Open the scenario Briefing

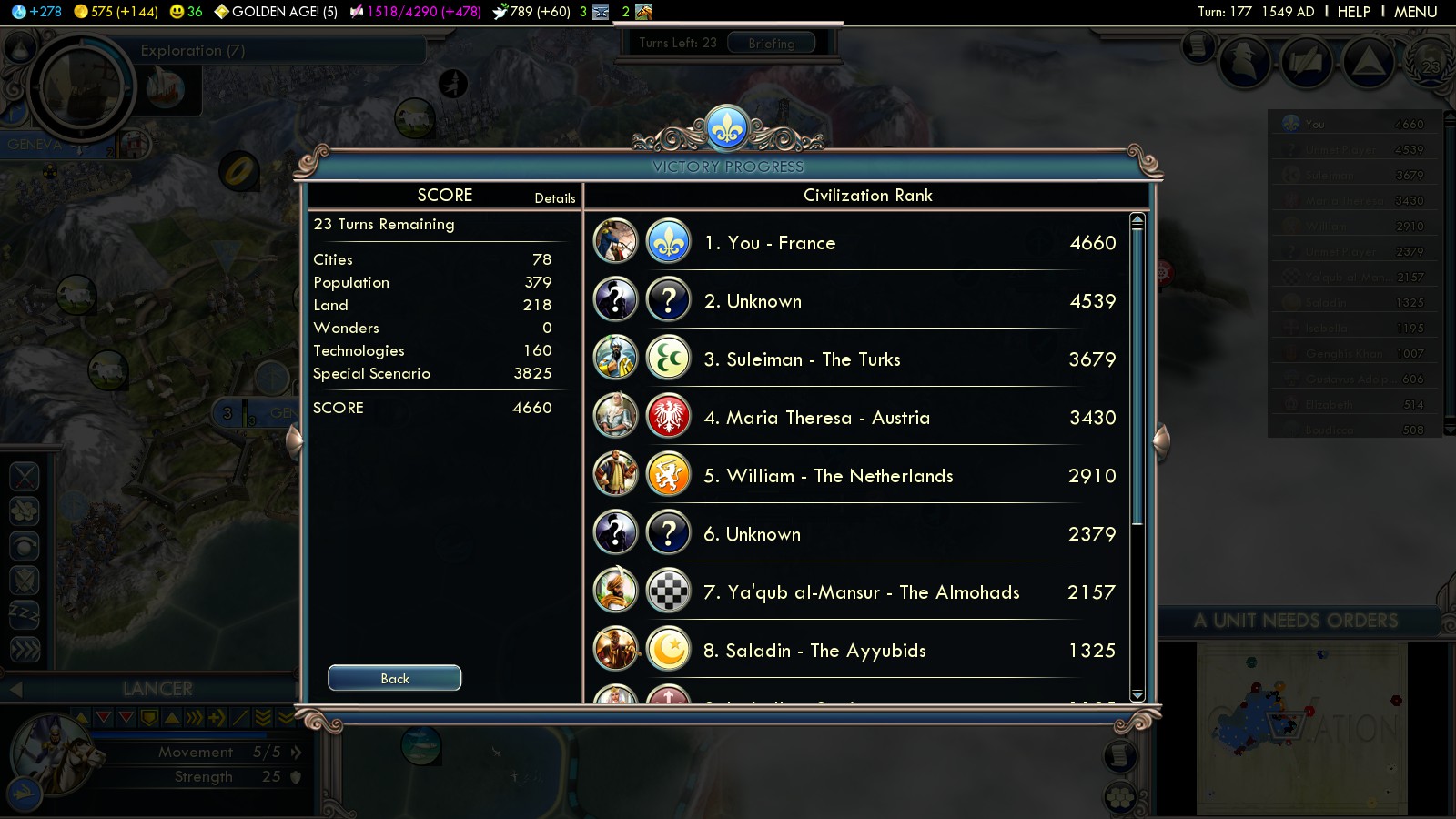pyautogui.click(x=771, y=43)
